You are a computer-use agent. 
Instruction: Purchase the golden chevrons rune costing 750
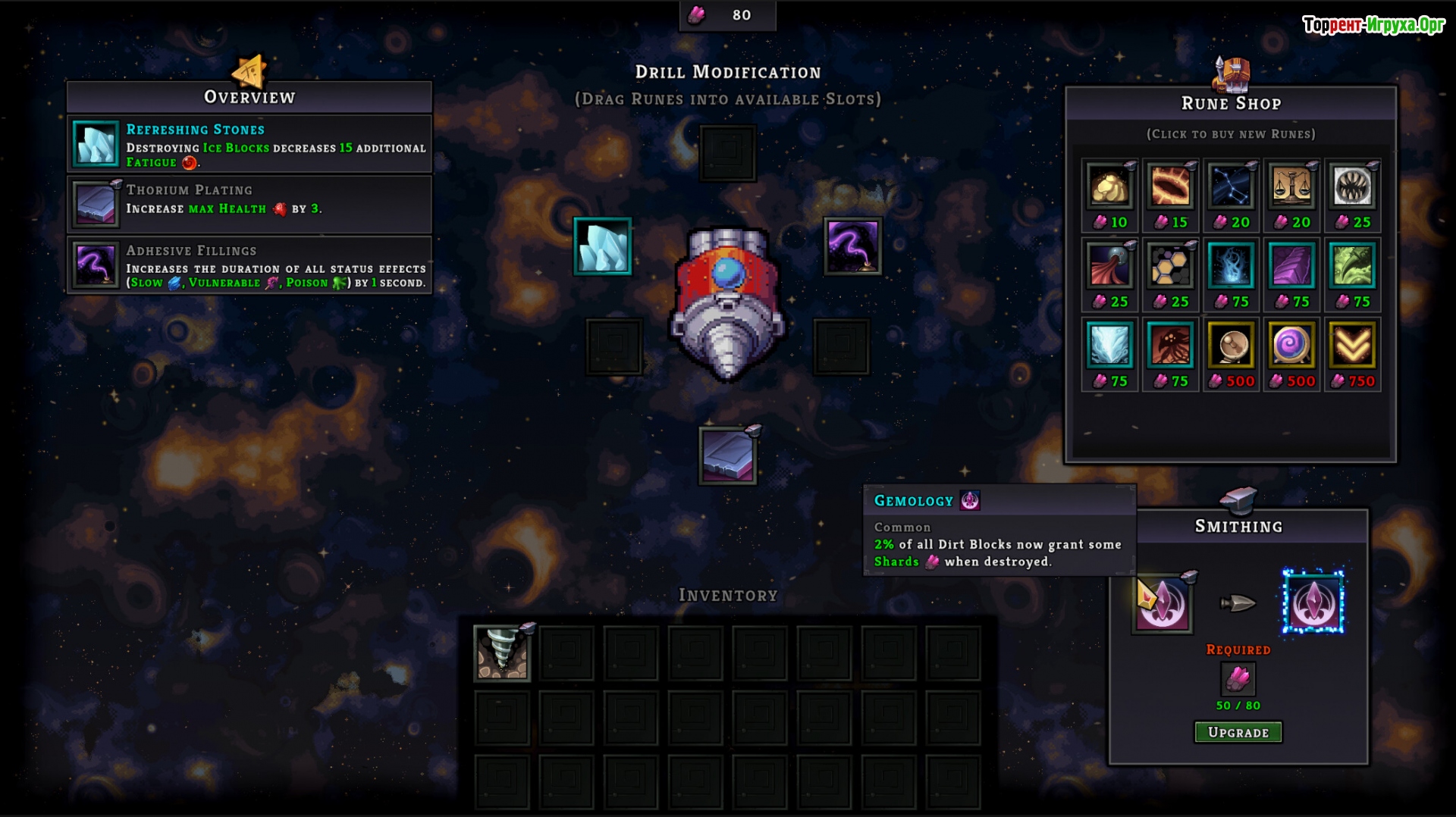[1352, 346]
